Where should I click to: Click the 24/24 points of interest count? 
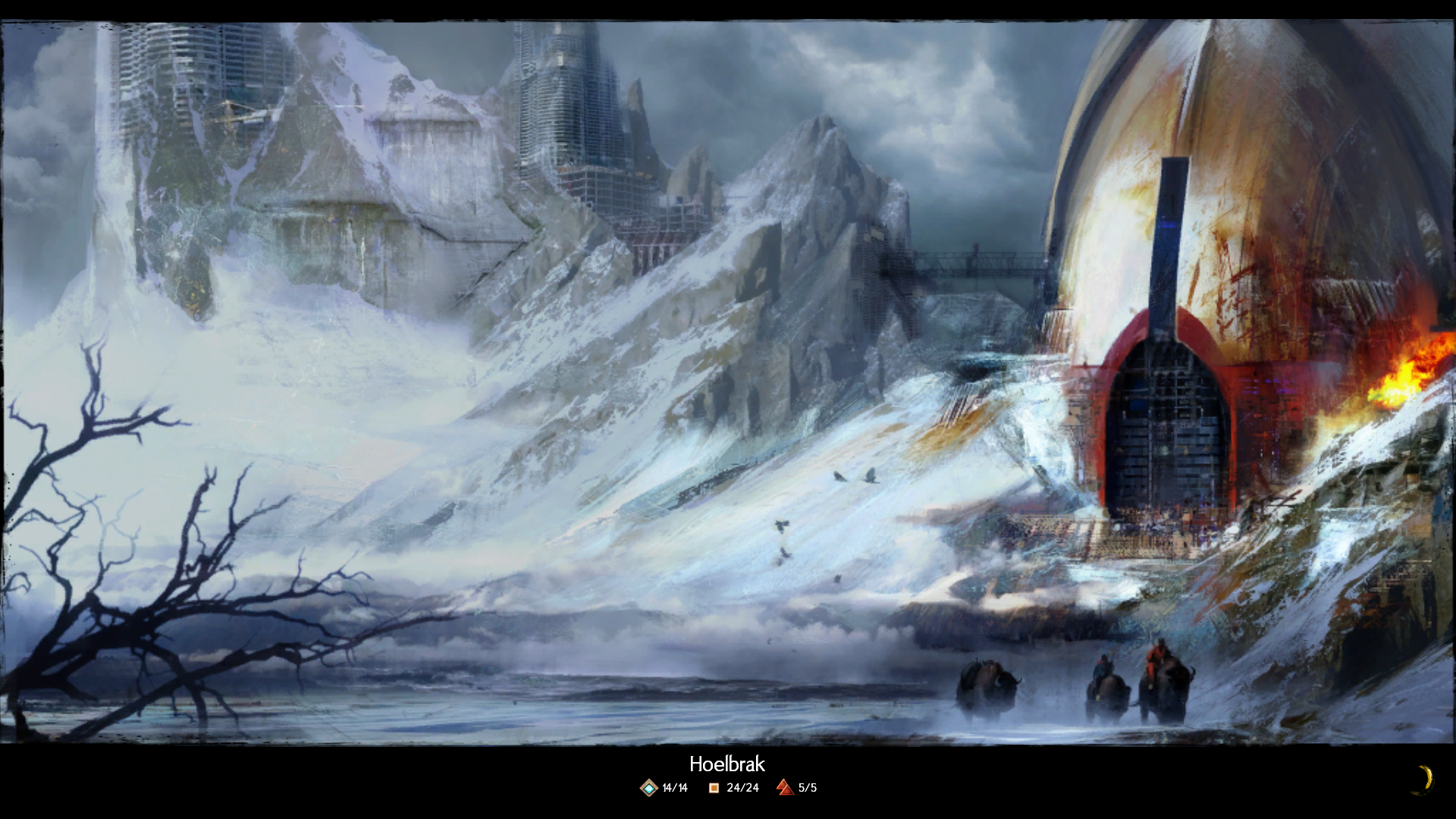pos(742,789)
